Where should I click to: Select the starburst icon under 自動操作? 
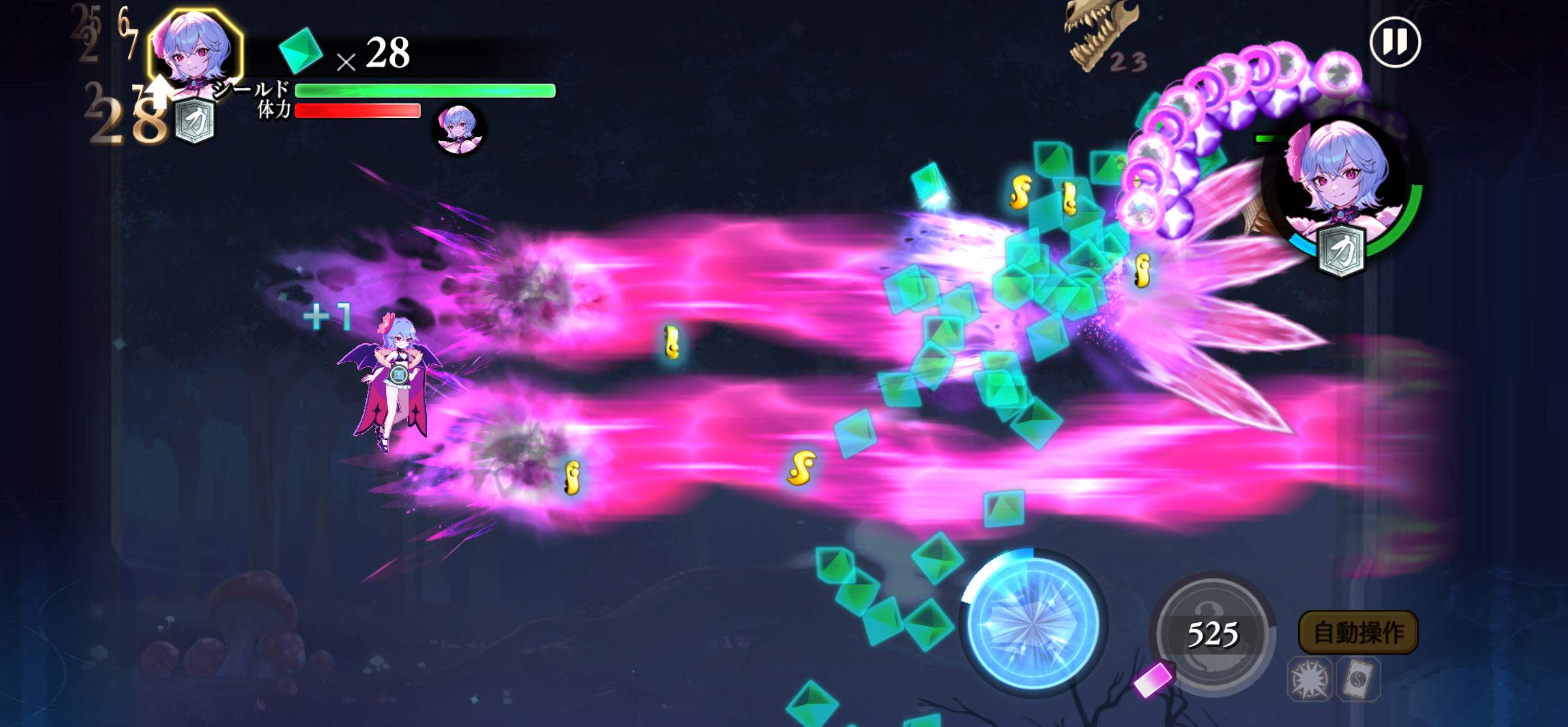click(x=1309, y=679)
